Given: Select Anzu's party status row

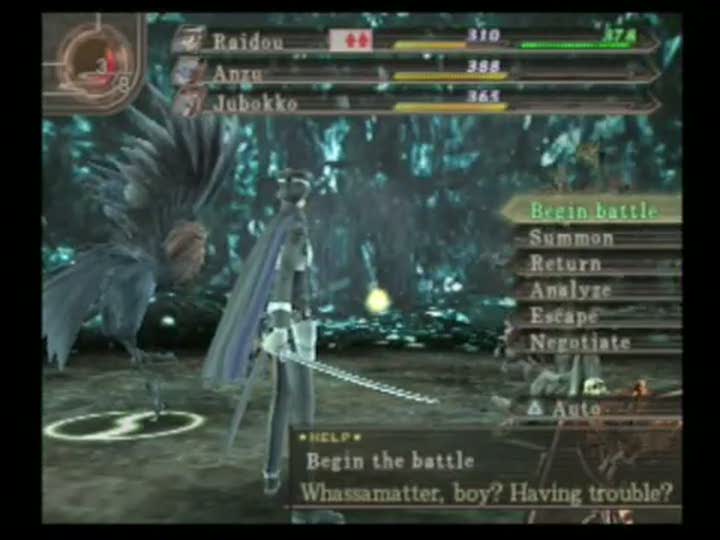Looking at the screenshot, I should 420,72.
